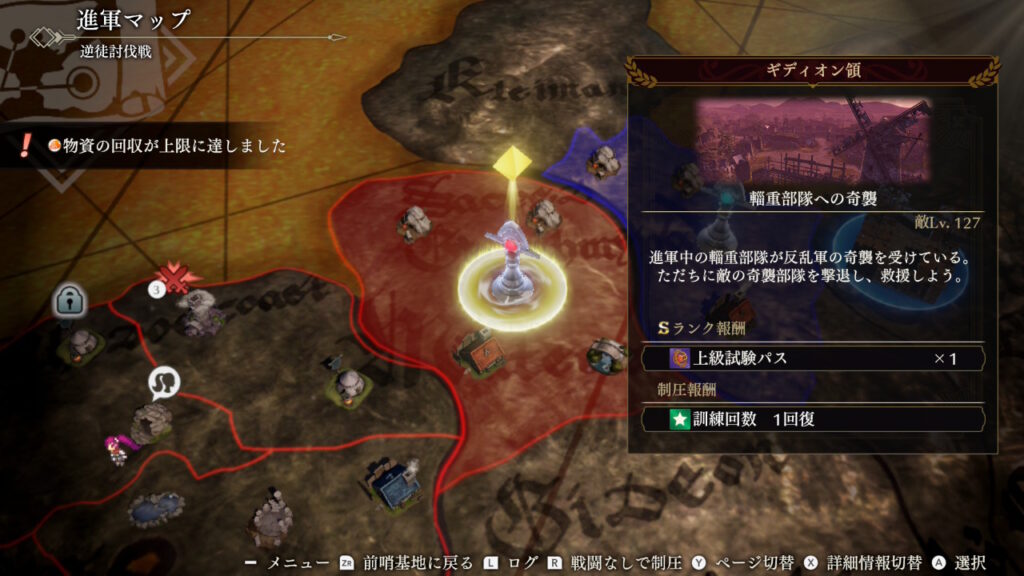This screenshot has width=1024, height=576.
Task: Click the padlock locked-location marker
Action: 68,299
